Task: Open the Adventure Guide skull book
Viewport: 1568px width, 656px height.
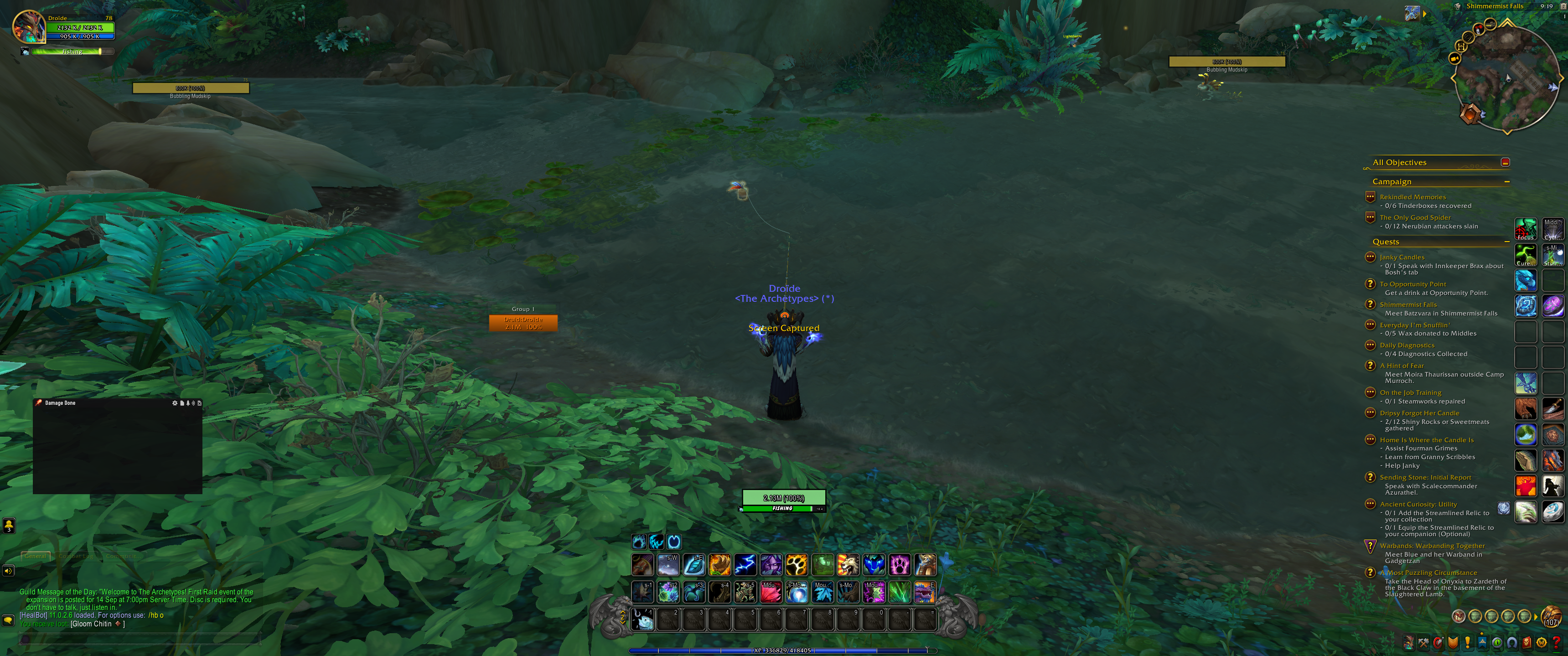Action: click(1527, 643)
